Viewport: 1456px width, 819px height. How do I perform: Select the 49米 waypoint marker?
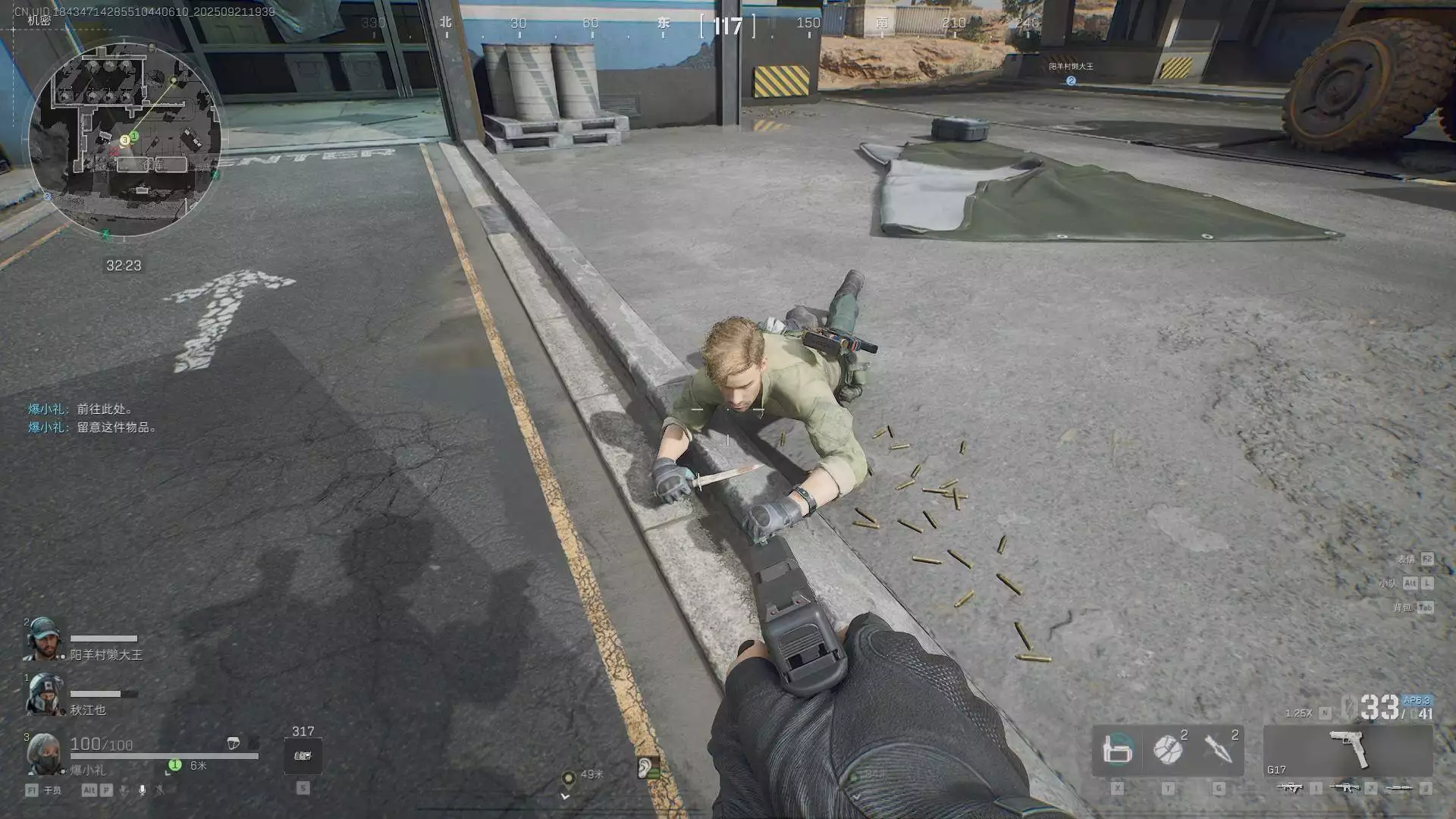568,777
